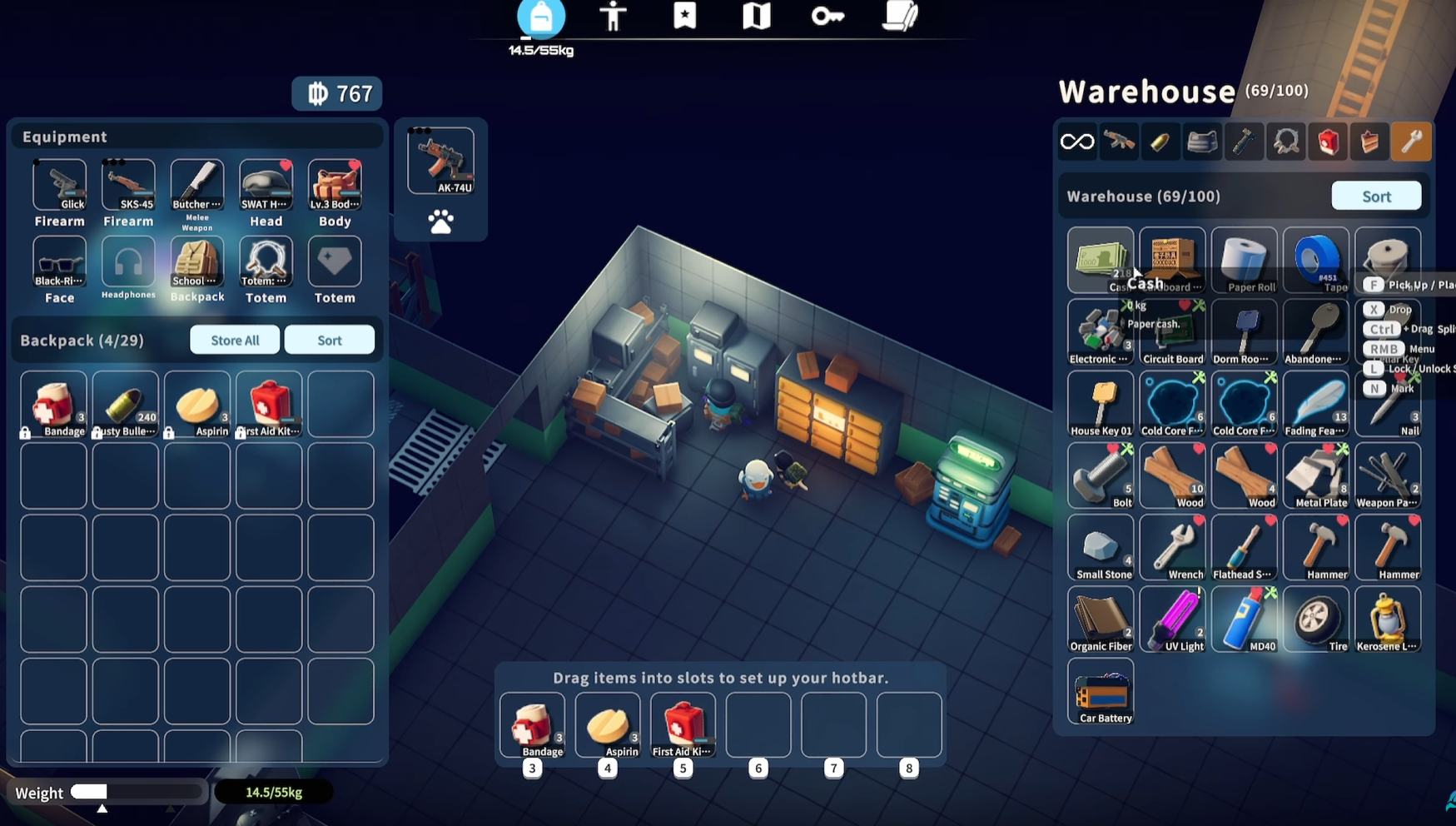Select the Aspirin hotbar slot
This screenshot has width=1456, height=826.
click(608, 725)
